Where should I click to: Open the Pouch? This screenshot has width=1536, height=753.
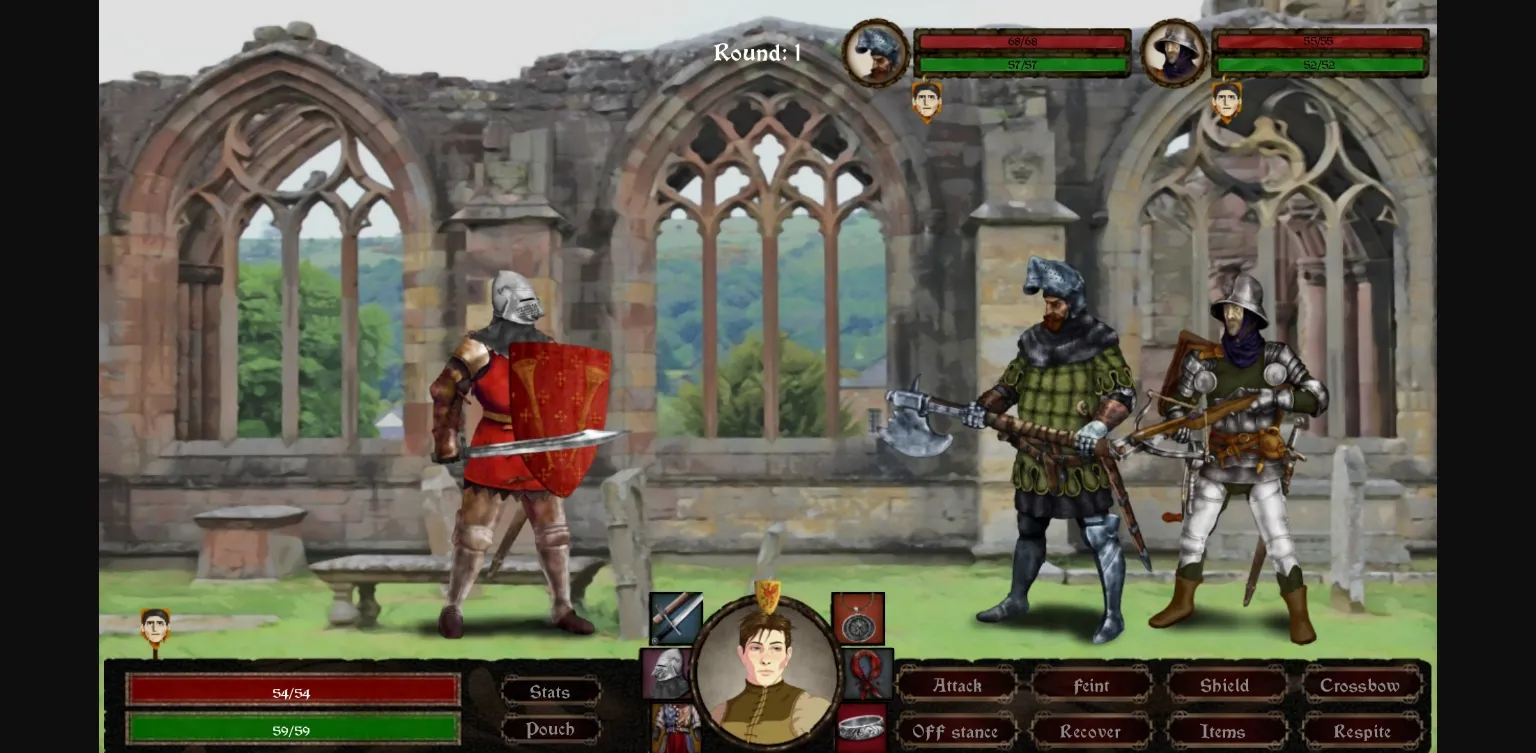pos(550,729)
